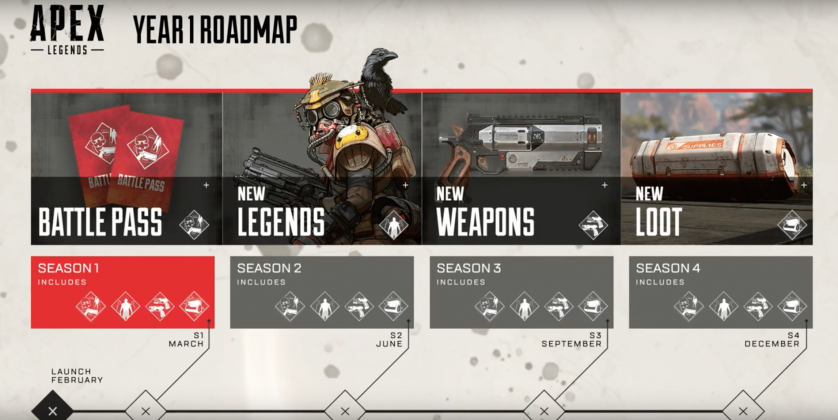Click the Season 4 panel

click(x=720, y=291)
